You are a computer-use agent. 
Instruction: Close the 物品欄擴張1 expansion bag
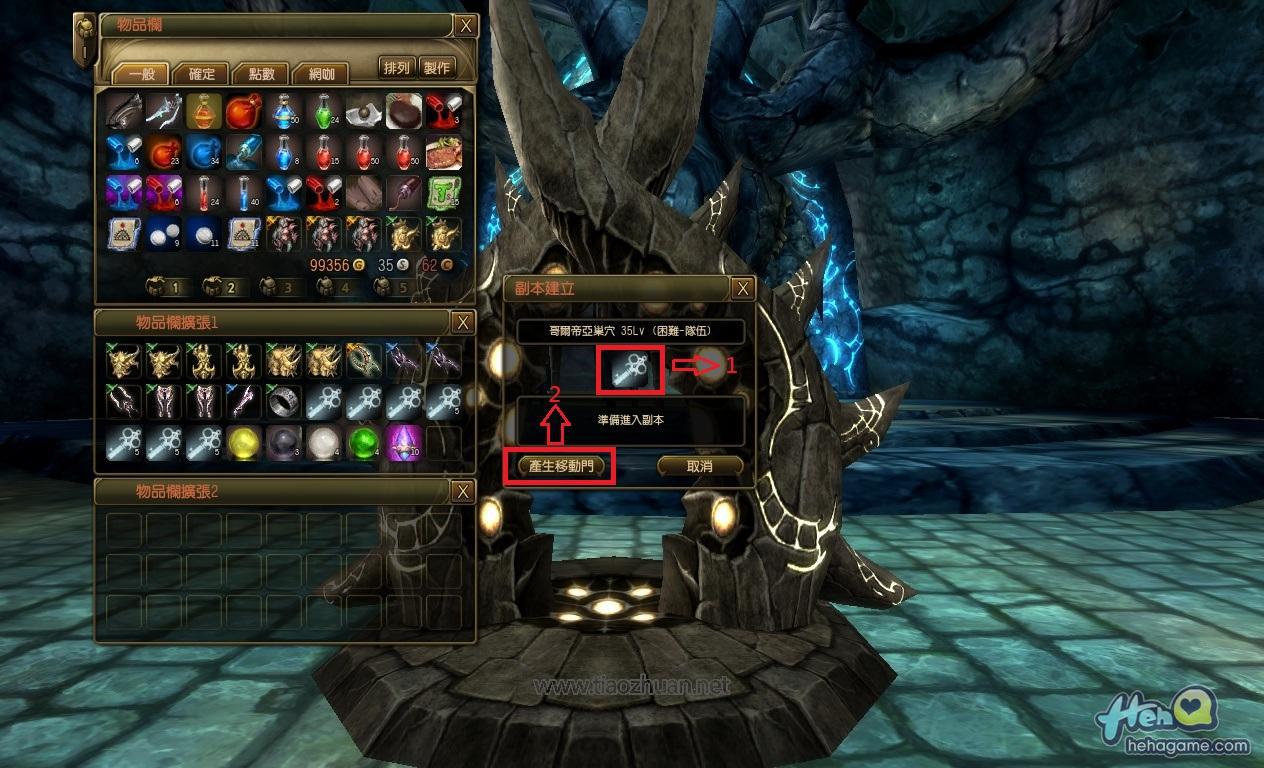point(462,322)
